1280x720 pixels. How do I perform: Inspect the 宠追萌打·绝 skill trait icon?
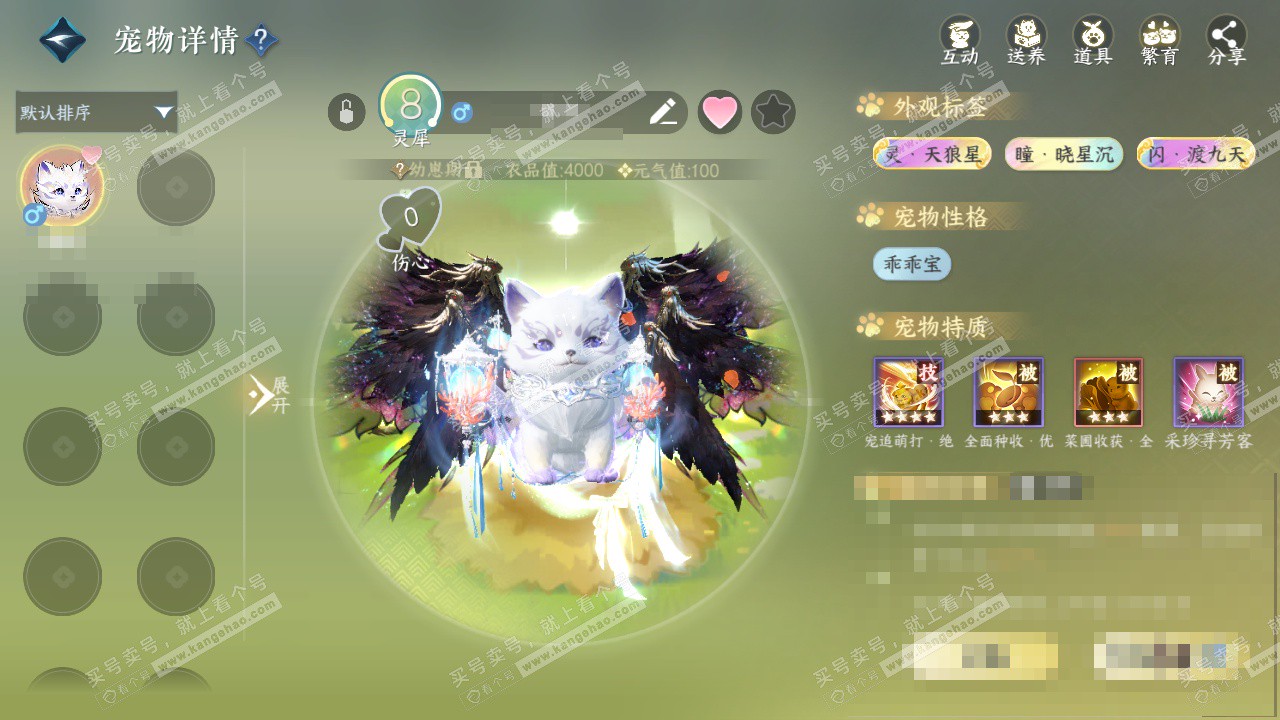[908, 392]
